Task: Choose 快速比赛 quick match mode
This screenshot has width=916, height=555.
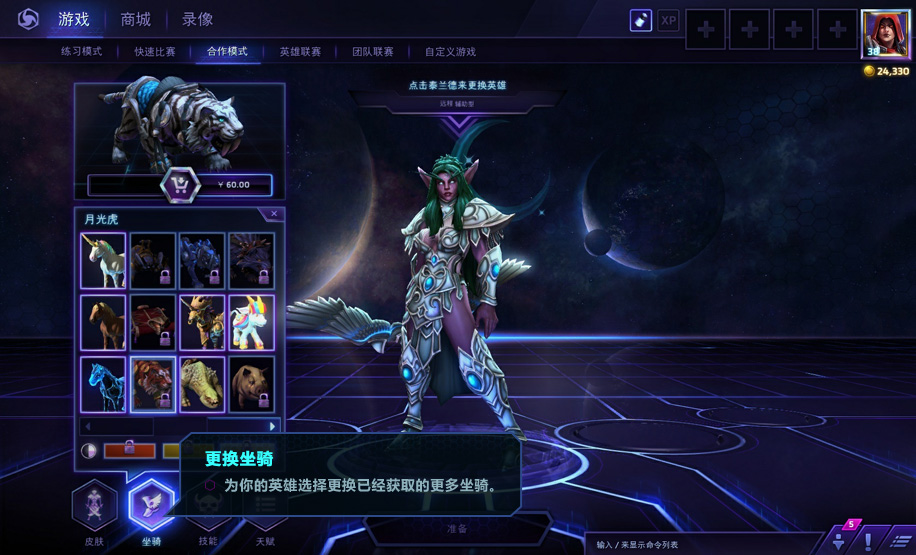Action: coord(155,51)
